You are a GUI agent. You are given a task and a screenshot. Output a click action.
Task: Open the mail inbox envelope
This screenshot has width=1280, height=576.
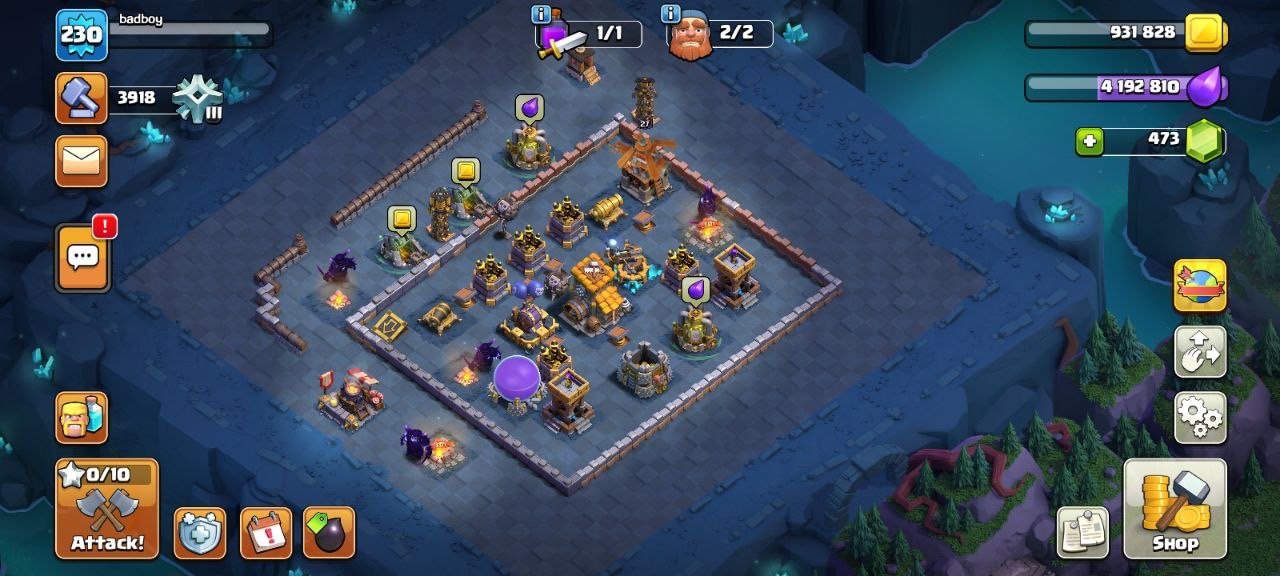coord(81,161)
